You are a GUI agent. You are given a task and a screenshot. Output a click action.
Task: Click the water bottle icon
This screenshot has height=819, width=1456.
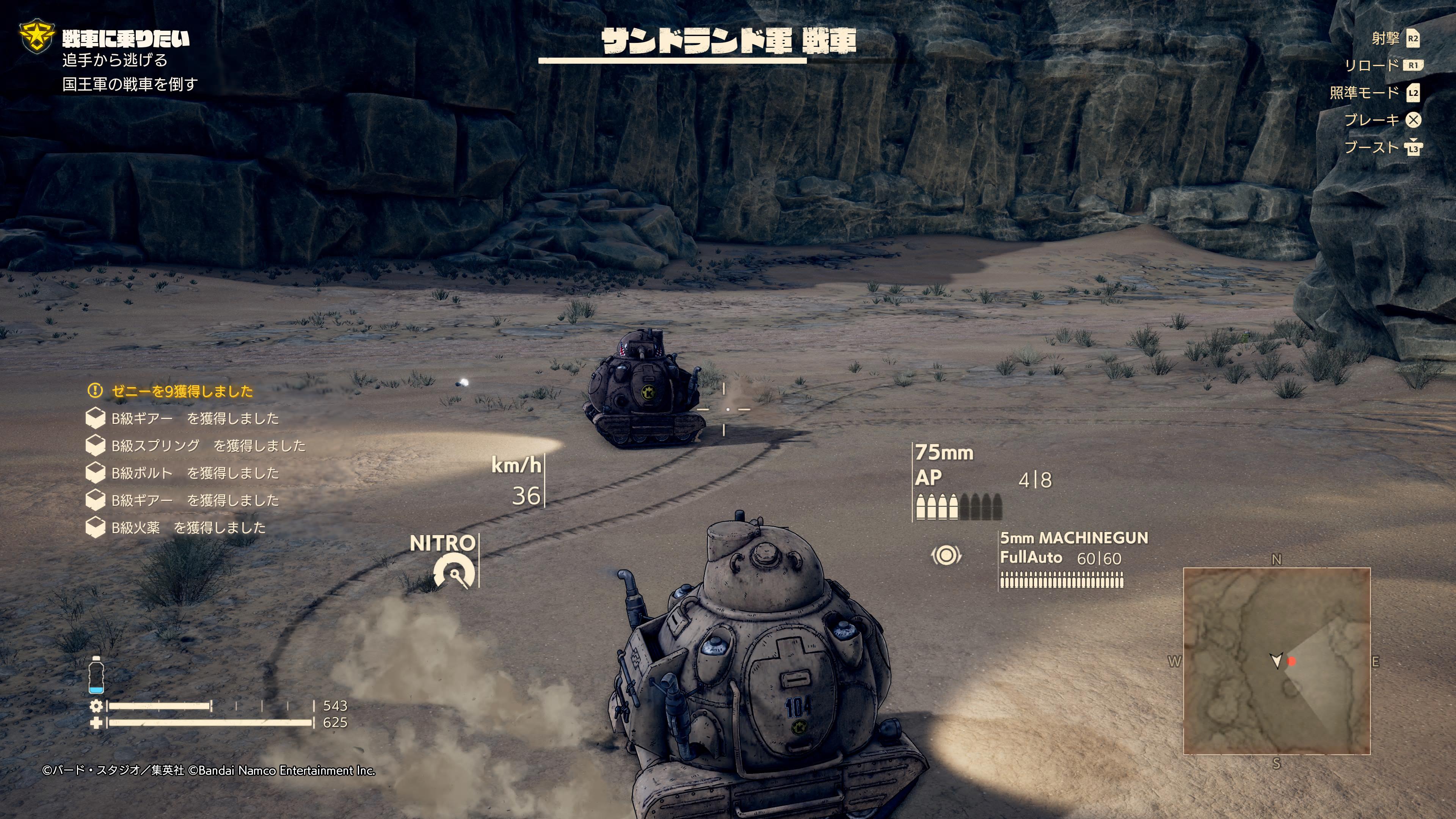pos(96,675)
